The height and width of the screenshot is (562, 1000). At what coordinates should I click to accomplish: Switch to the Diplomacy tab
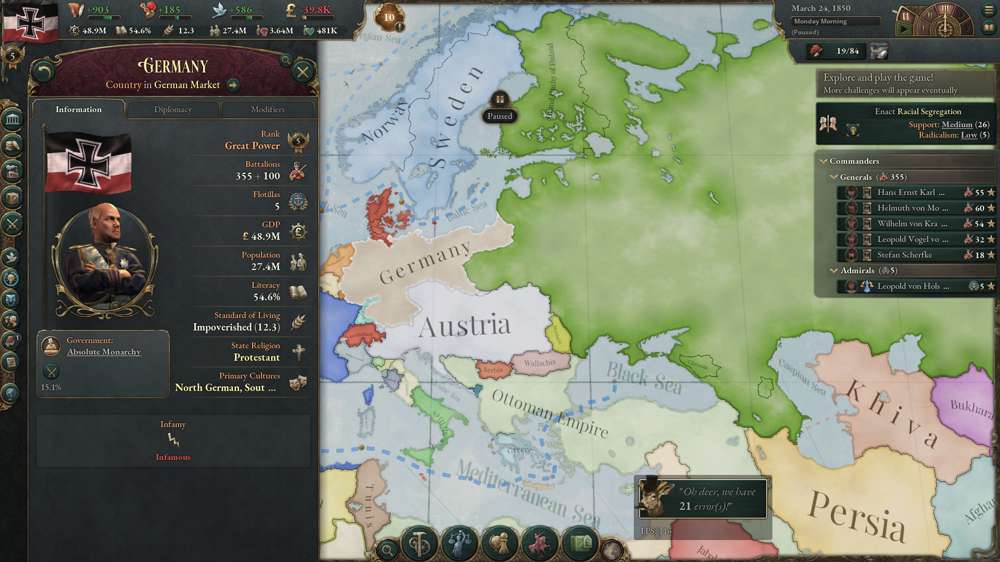(173, 109)
